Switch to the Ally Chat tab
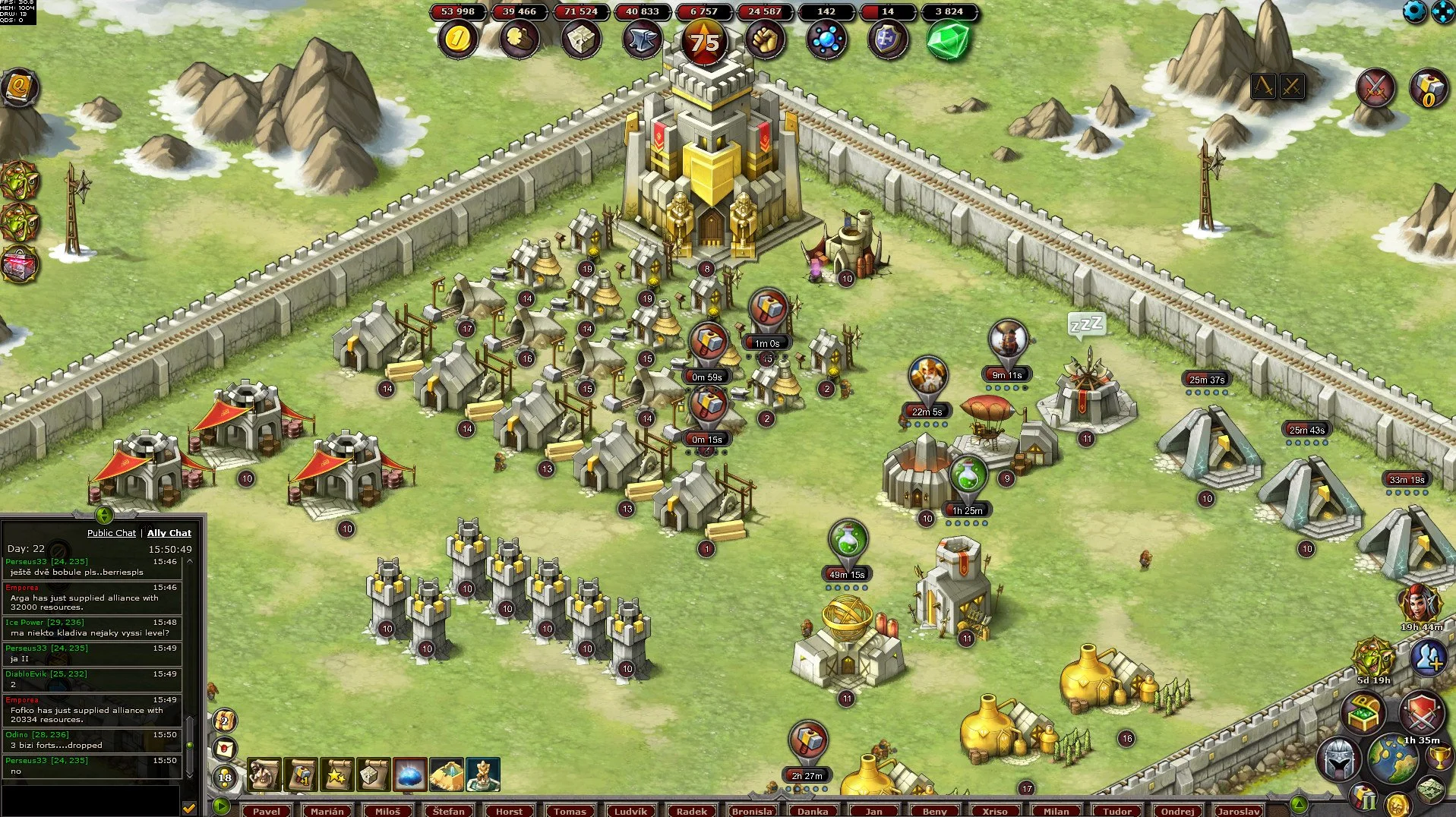This screenshot has width=1456, height=817. [169, 533]
